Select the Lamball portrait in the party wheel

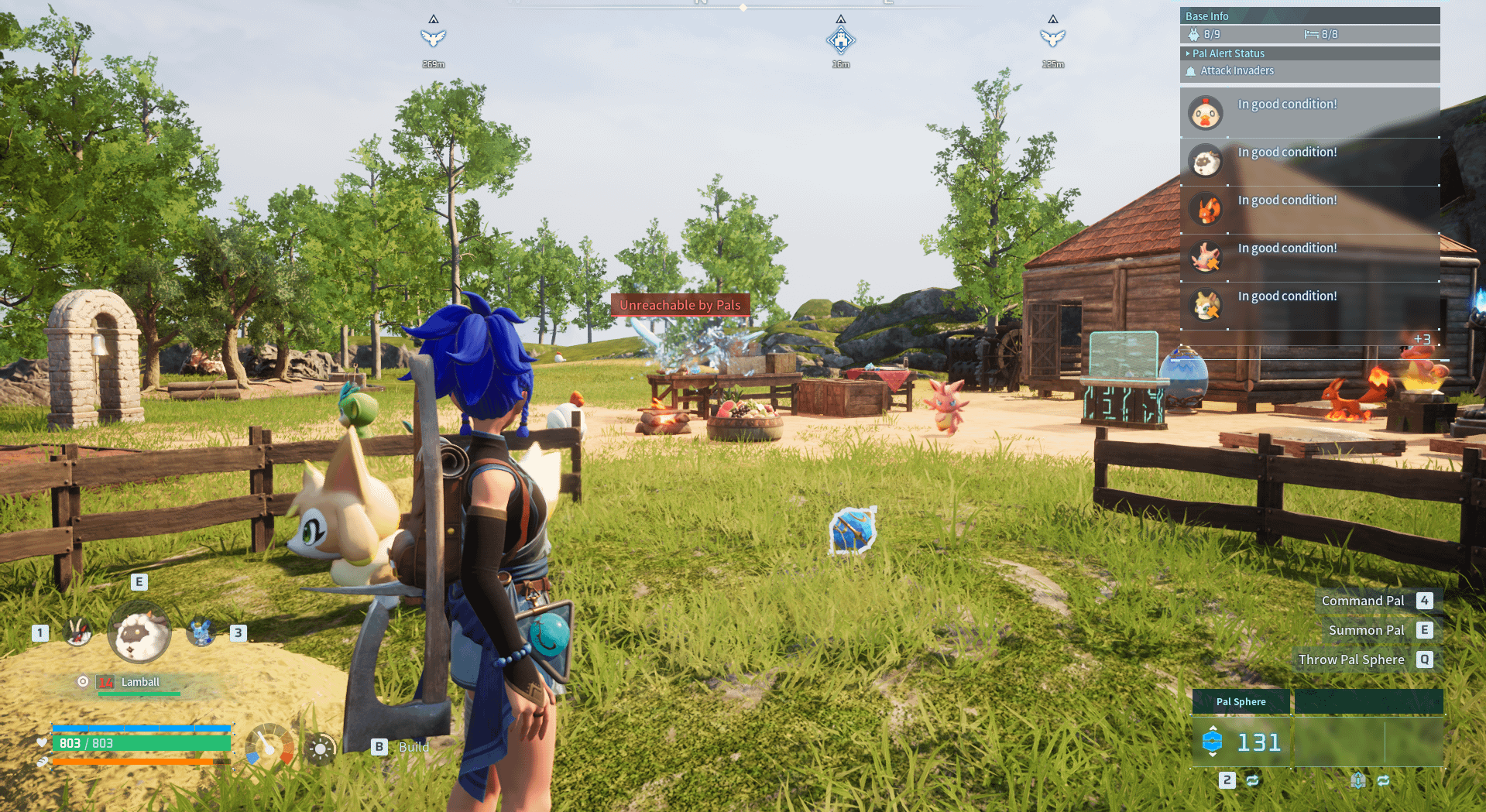pyautogui.click(x=139, y=634)
